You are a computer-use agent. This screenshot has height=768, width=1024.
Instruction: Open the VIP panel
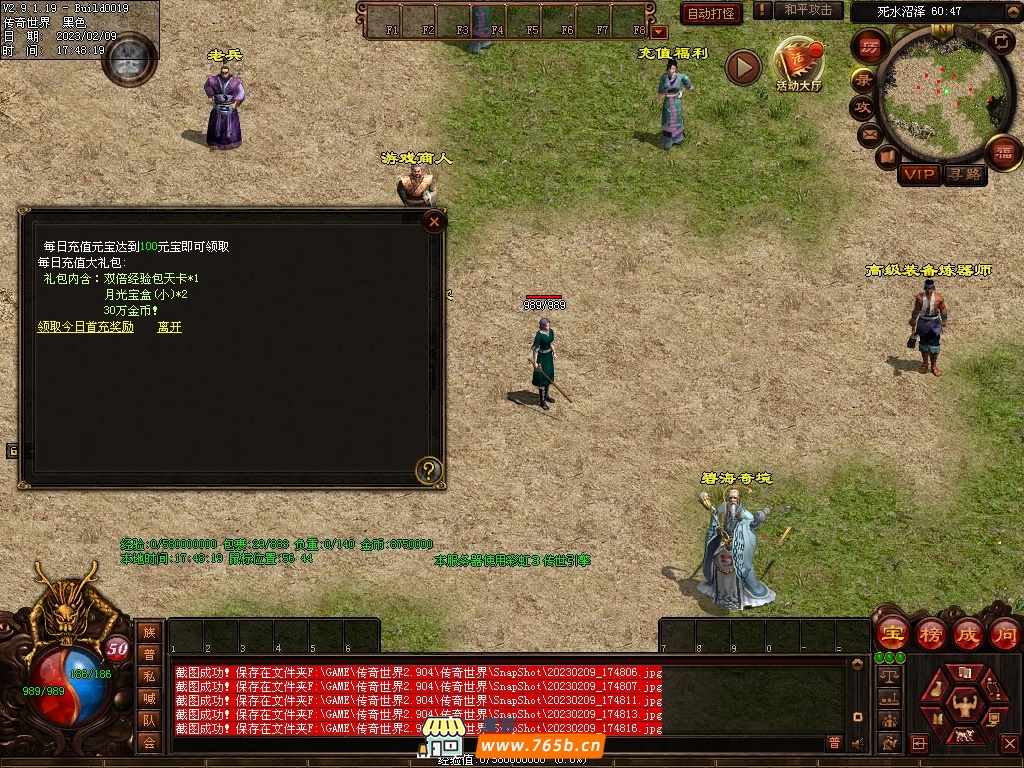tap(919, 175)
